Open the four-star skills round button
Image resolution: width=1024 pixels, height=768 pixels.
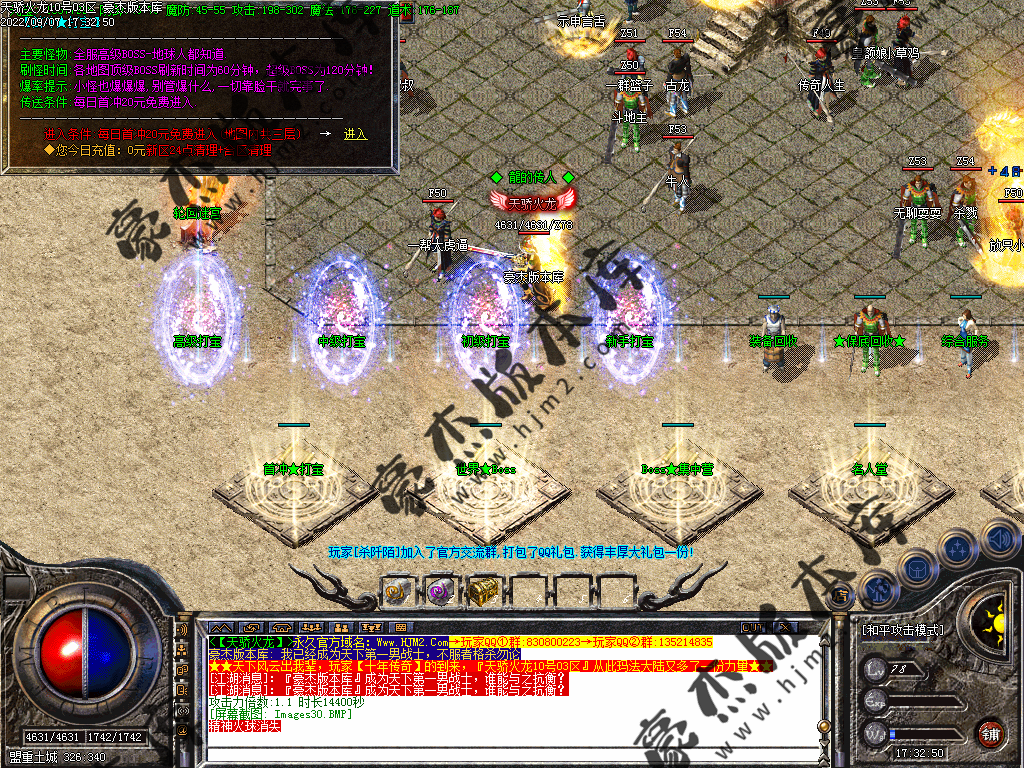957,548
